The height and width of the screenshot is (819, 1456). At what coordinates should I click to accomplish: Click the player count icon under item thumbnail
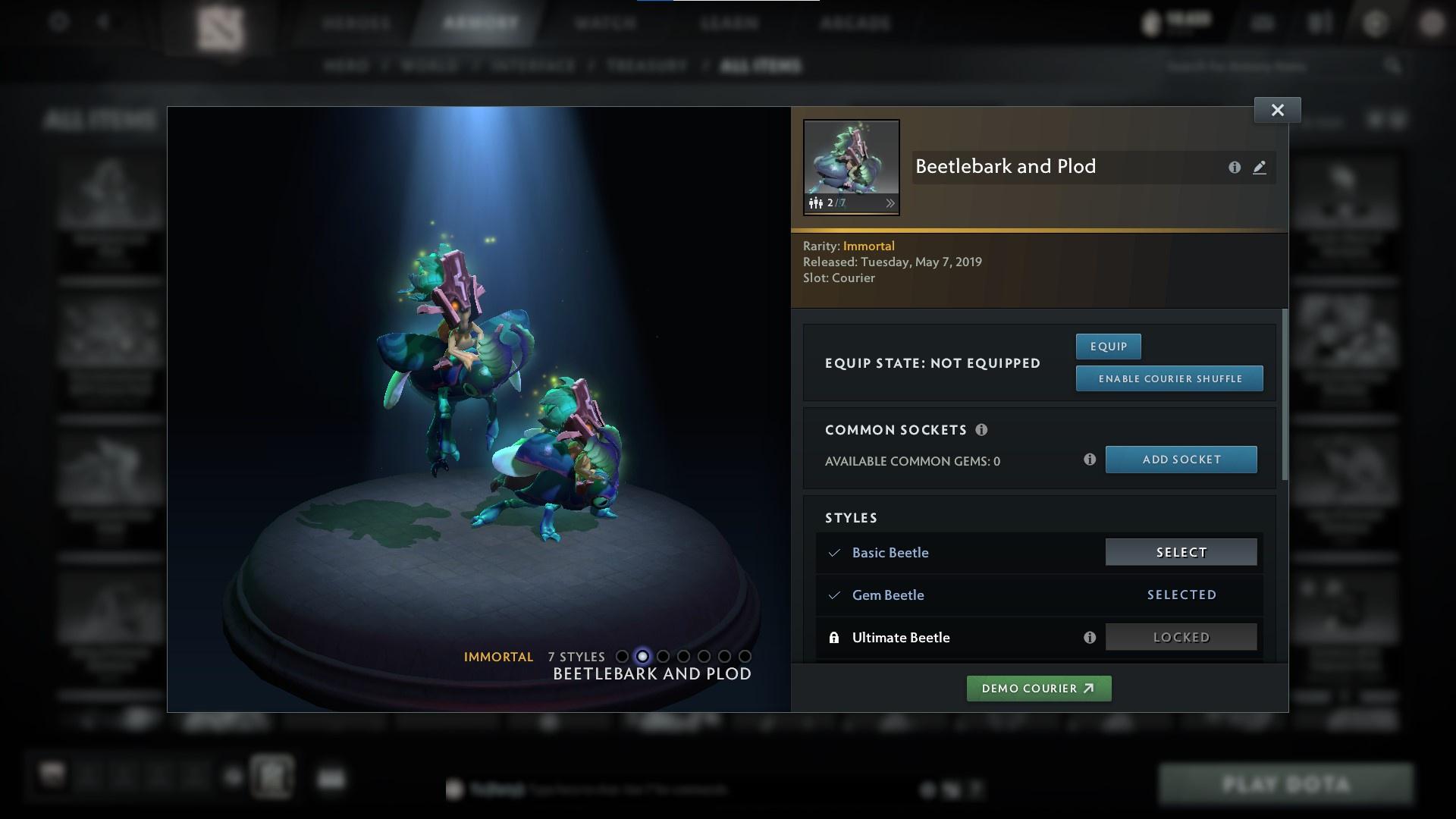click(x=816, y=203)
